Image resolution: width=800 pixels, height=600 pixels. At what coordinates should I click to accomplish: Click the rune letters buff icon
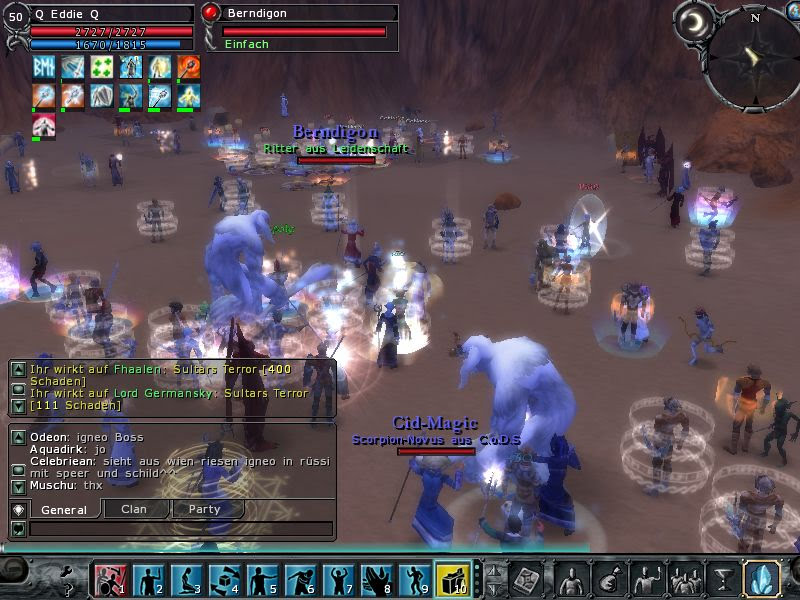[x=44, y=67]
